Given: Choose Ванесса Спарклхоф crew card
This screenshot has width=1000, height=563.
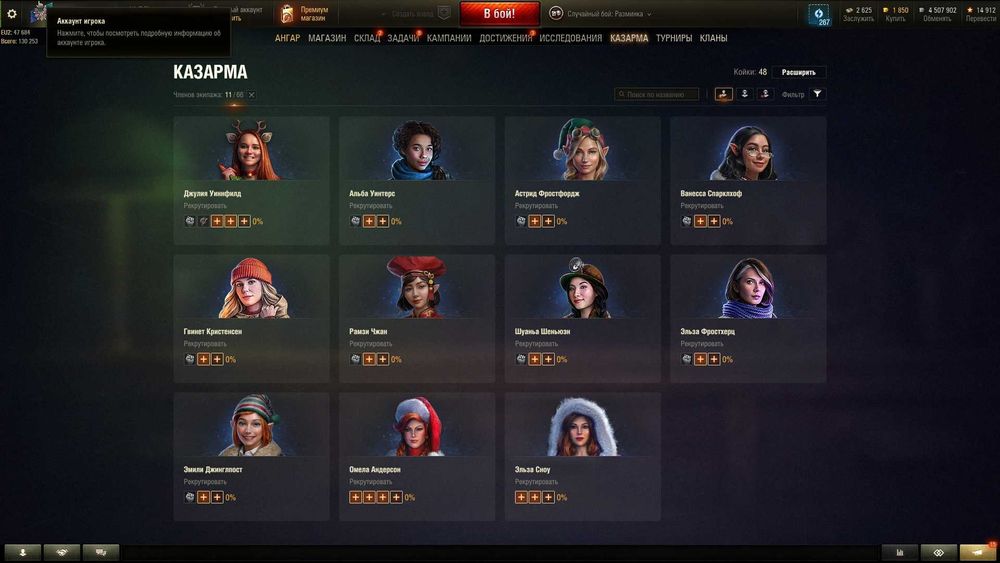Looking at the screenshot, I should (748, 180).
